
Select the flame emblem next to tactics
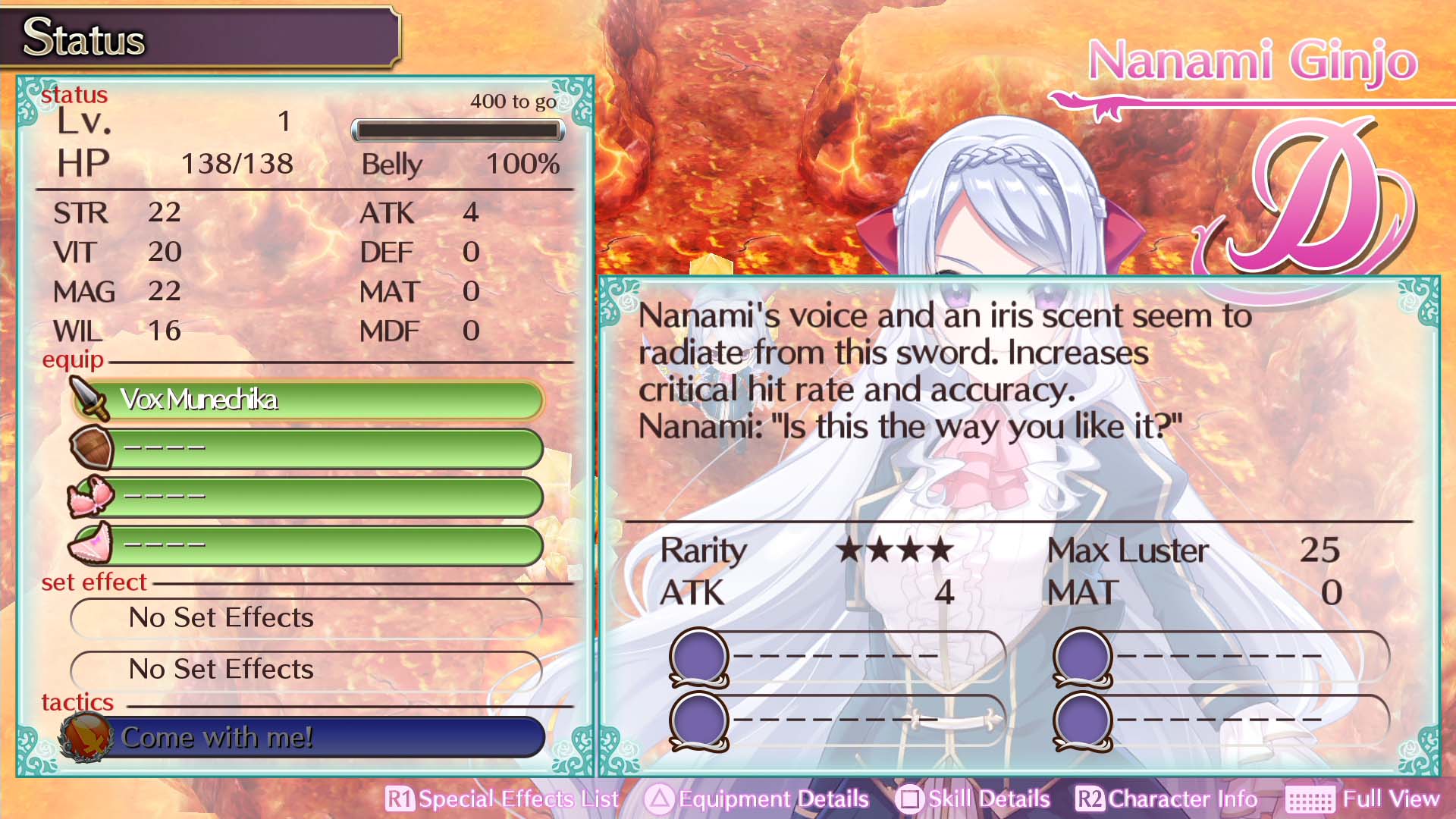tap(86, 736)
